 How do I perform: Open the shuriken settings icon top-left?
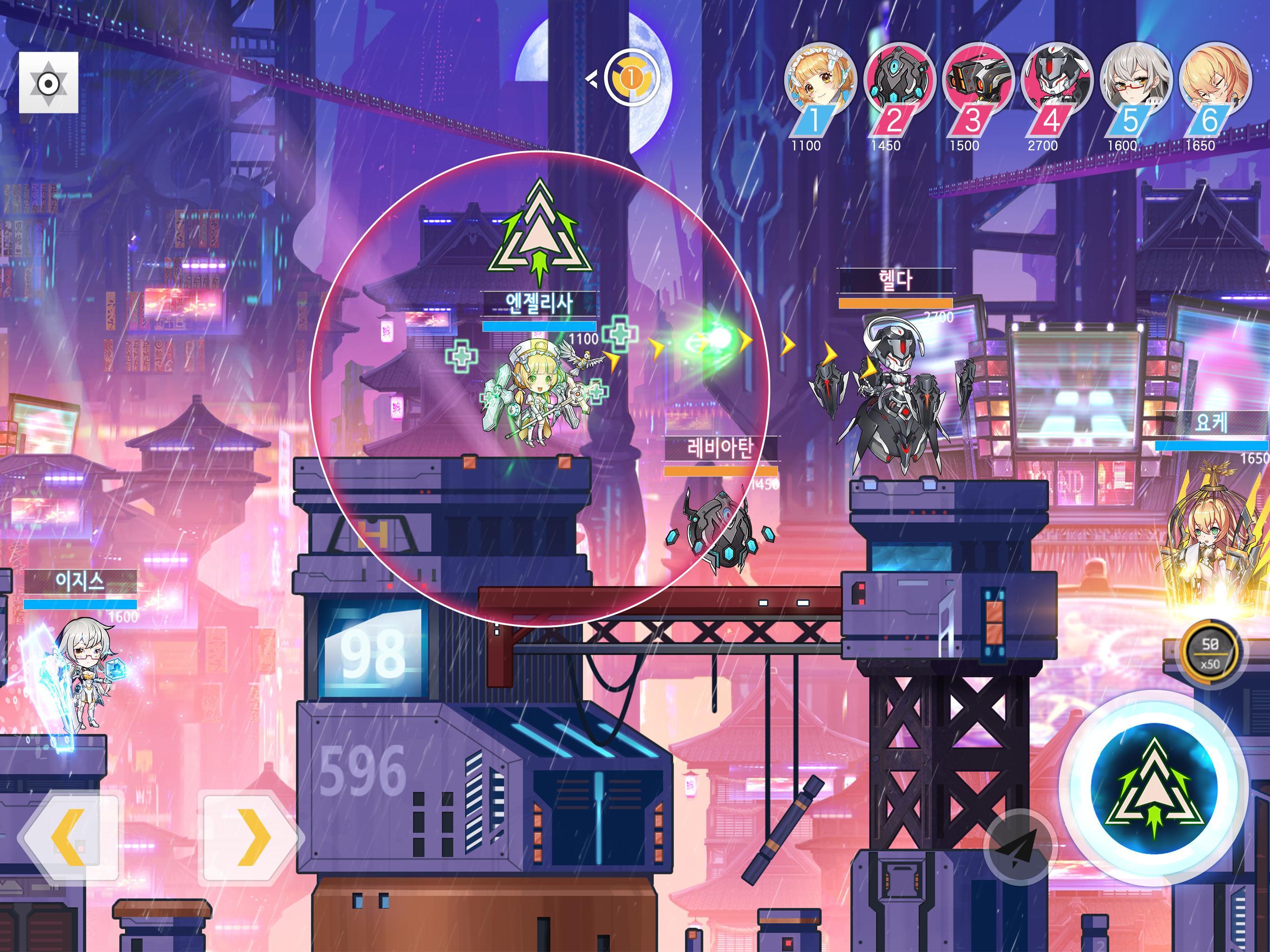49,84
